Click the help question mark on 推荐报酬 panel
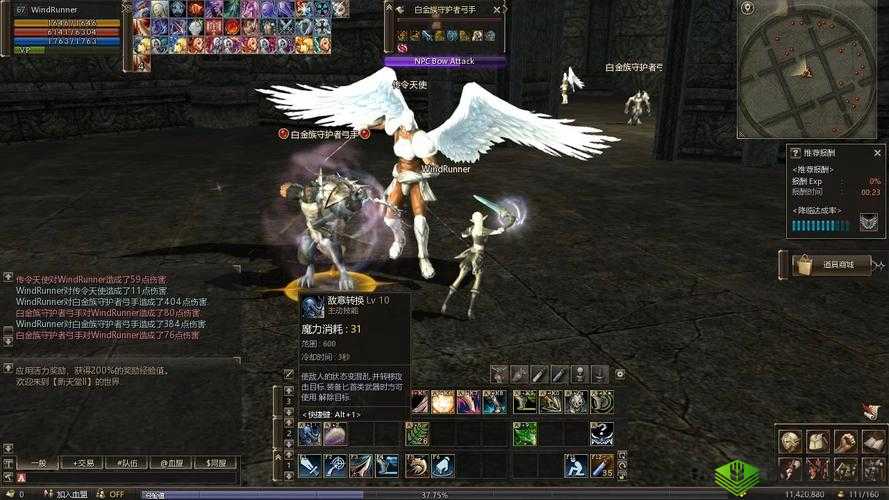 coord(796,153)
